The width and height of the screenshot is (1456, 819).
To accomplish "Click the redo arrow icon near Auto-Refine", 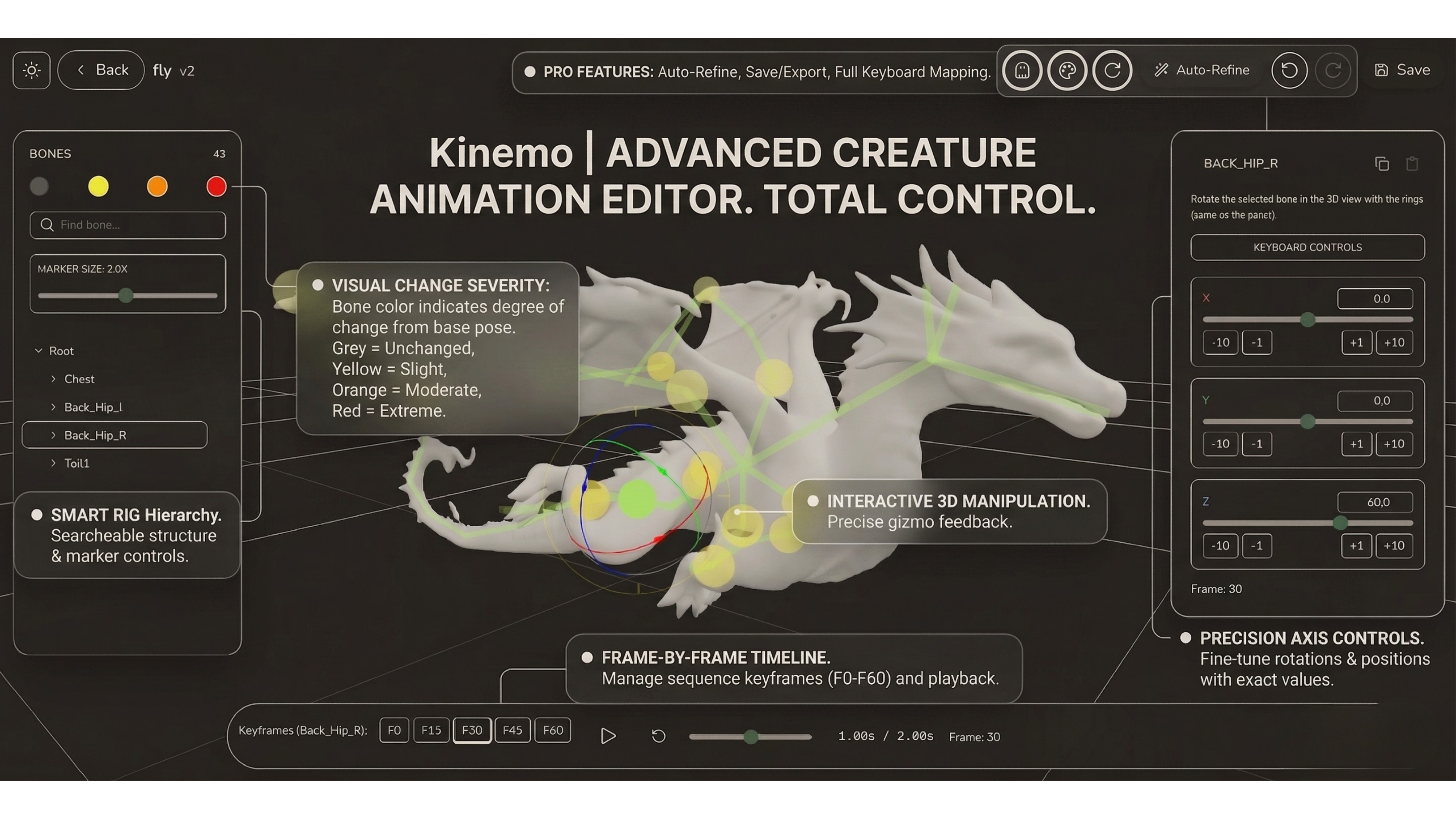I will coord(1333,70).
